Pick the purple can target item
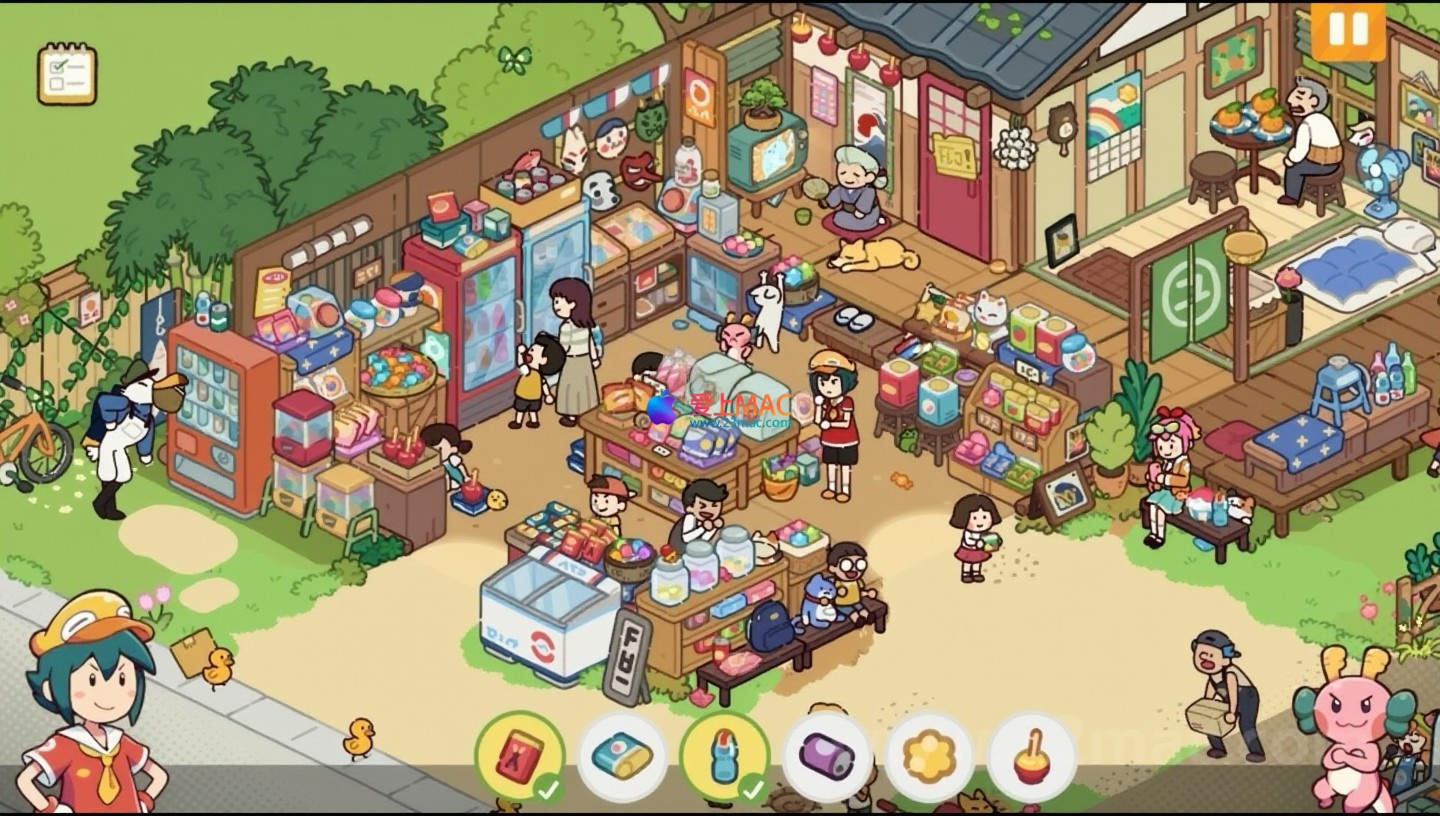The width and height of the screenshot is (1440, 816). point(827,756)
